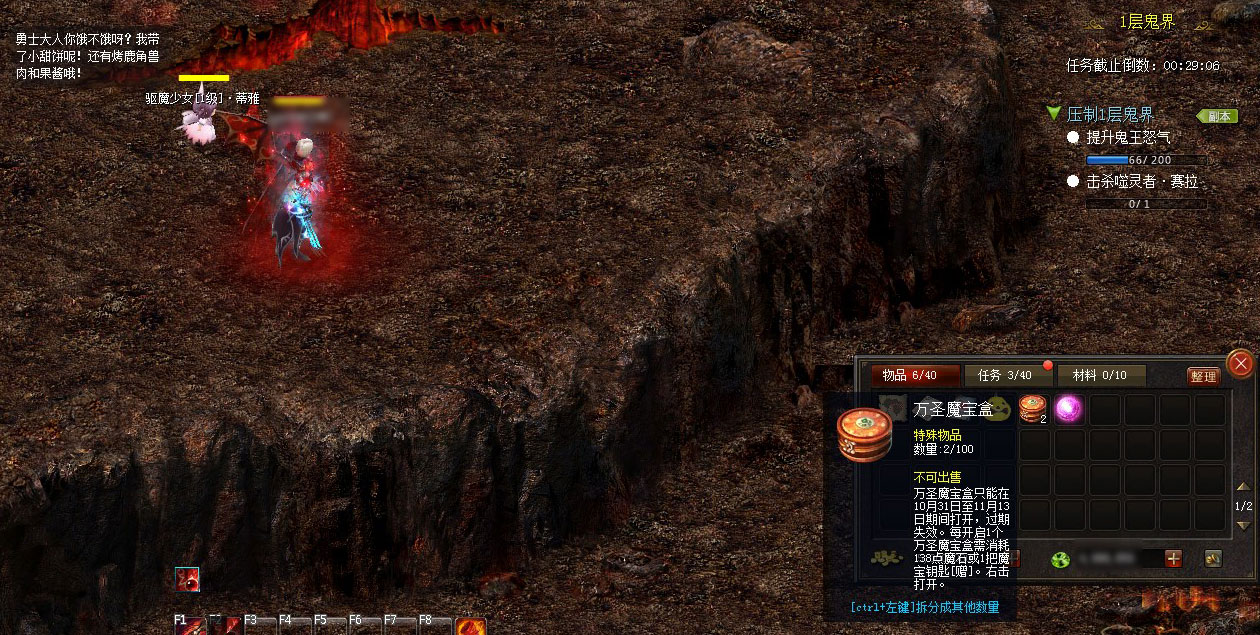
Task: Pick the glowing pink orb item
Action: [1069, 409]
